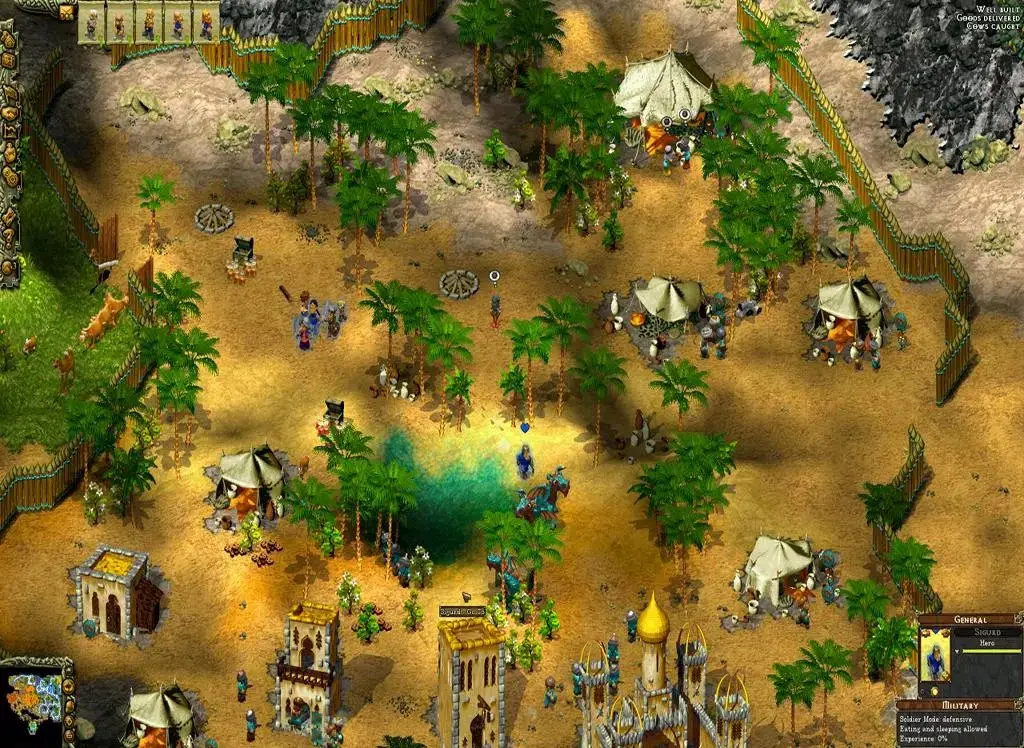Select Sigurd's hero portrait

tap(936, 655)
